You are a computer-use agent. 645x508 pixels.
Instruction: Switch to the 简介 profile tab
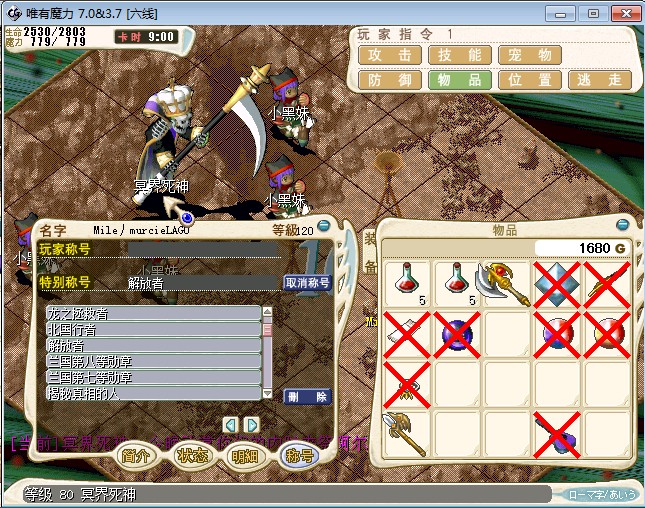pos(136,456)
